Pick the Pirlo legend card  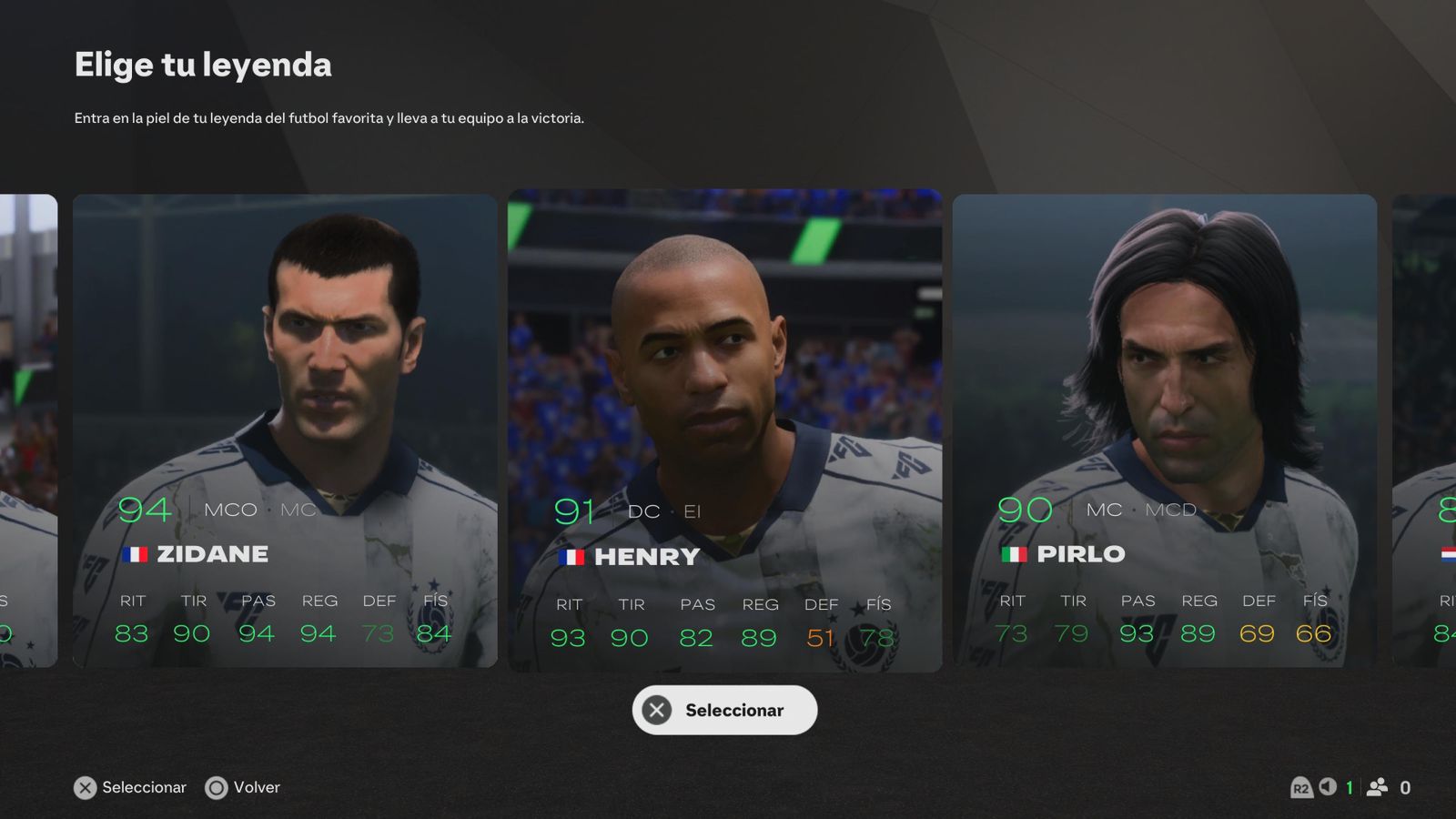(x=1164, y=430)
